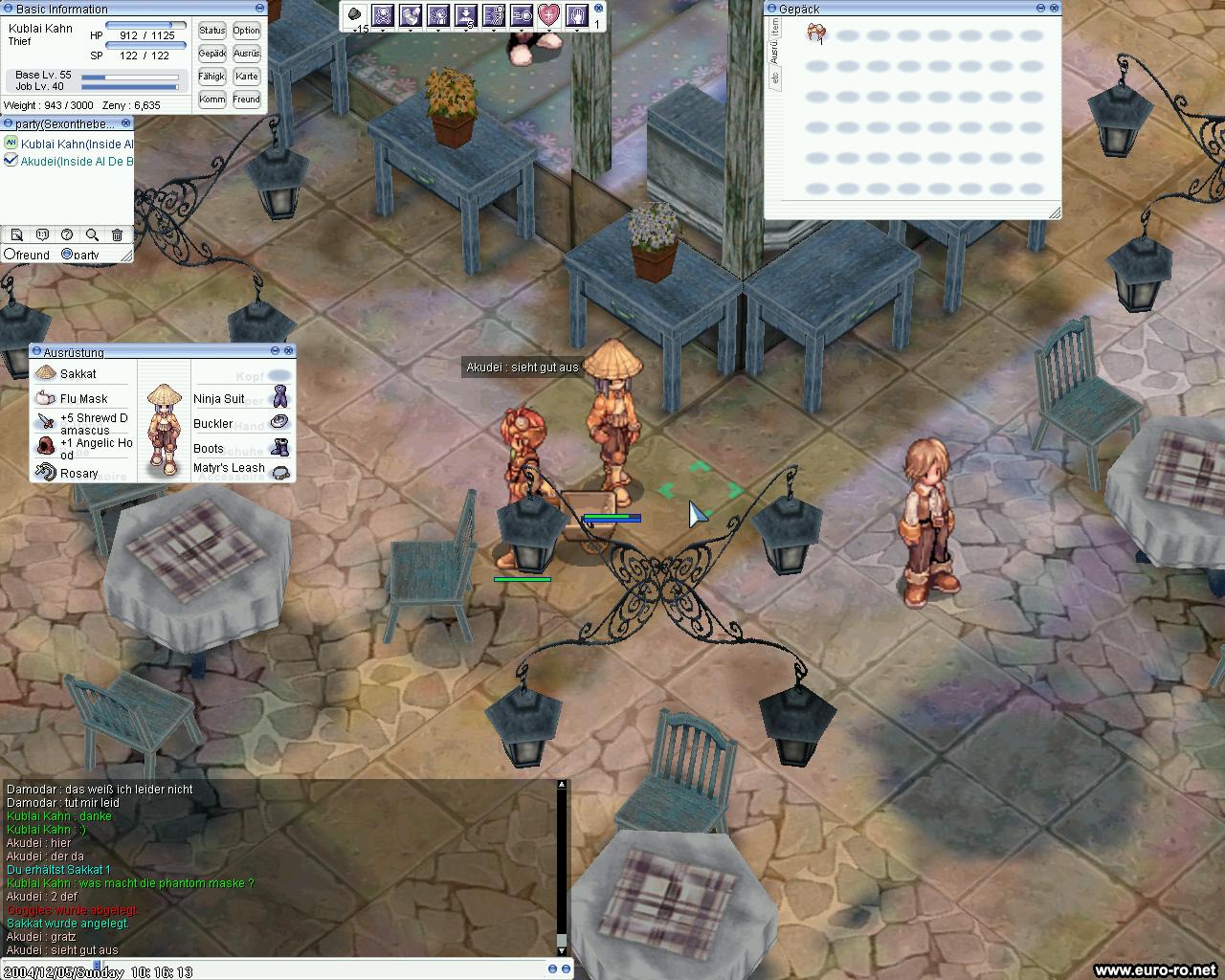The image size is (1225, 980).
Task: Click the trash can icon in party window
Action: tap(117, 234)
